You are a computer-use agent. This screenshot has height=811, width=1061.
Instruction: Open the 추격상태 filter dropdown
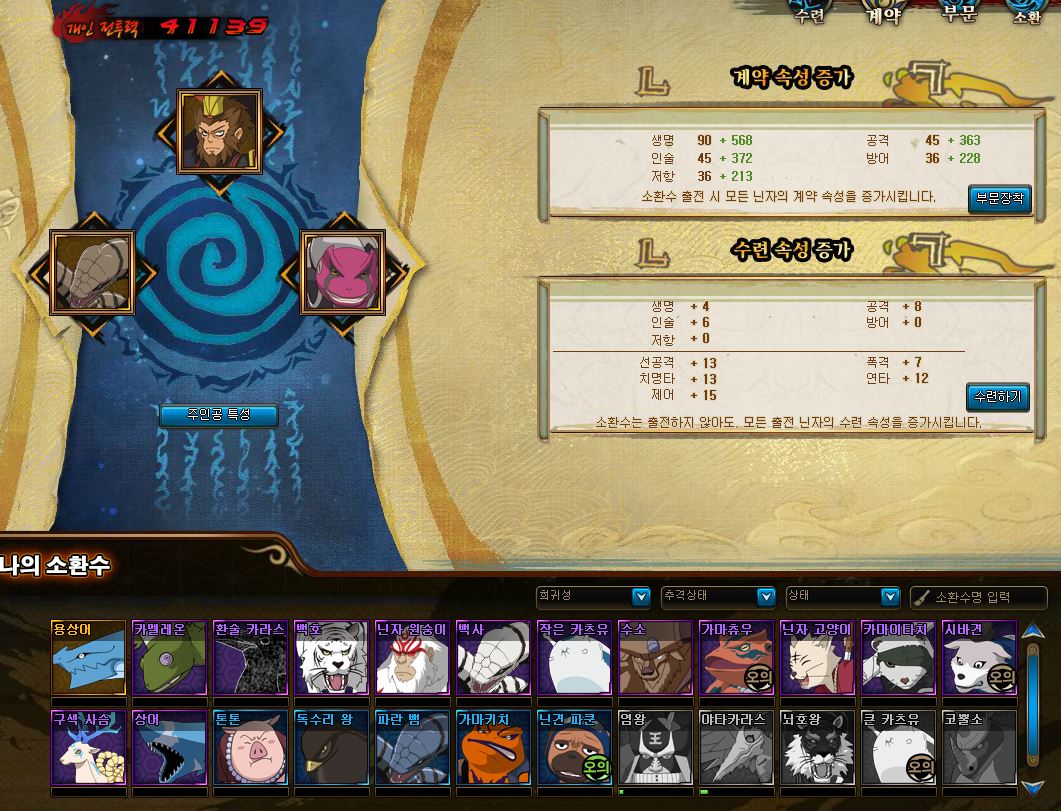pos(718,597)
